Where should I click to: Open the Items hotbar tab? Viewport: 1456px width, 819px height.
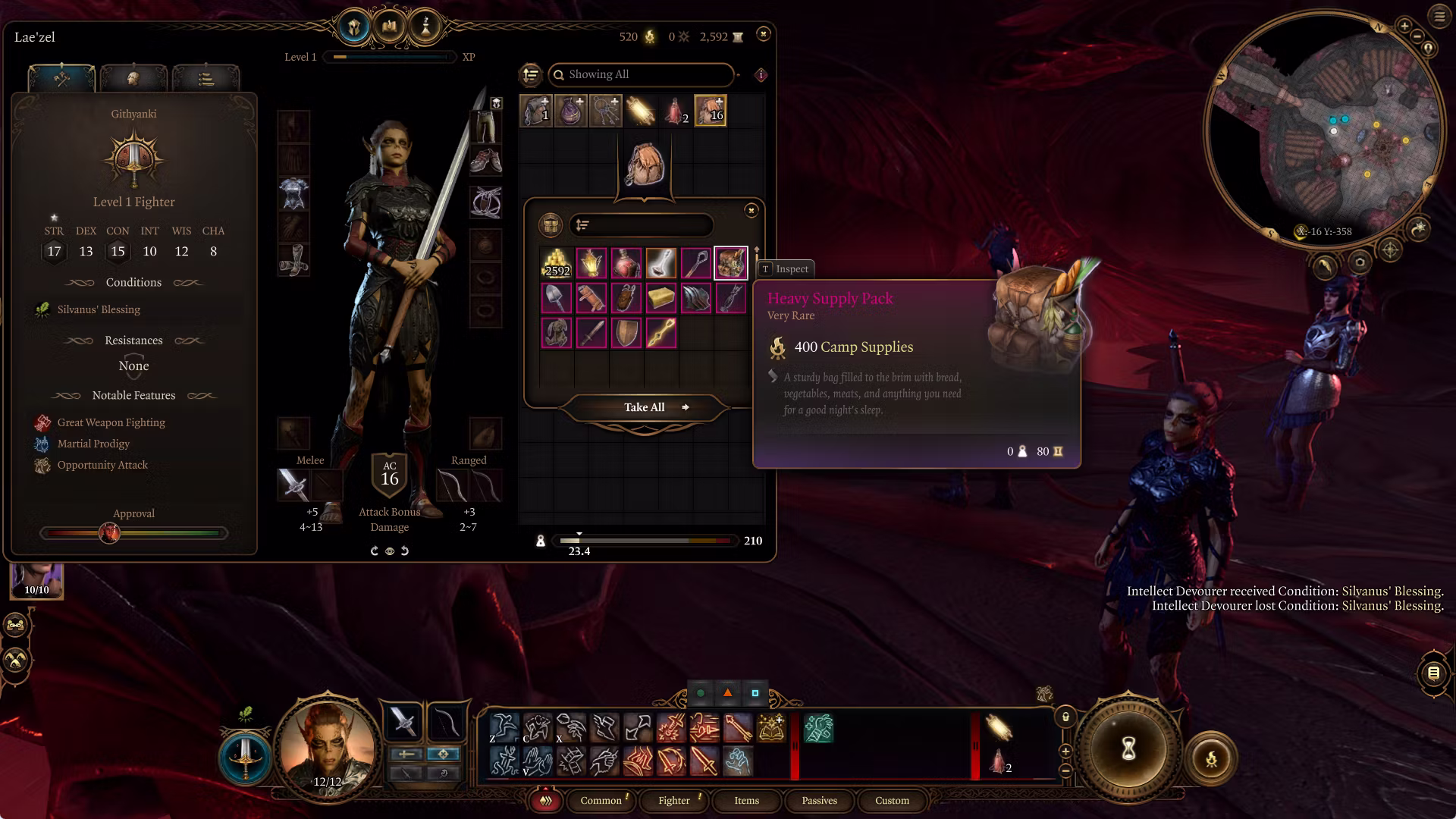pos(746,800)
